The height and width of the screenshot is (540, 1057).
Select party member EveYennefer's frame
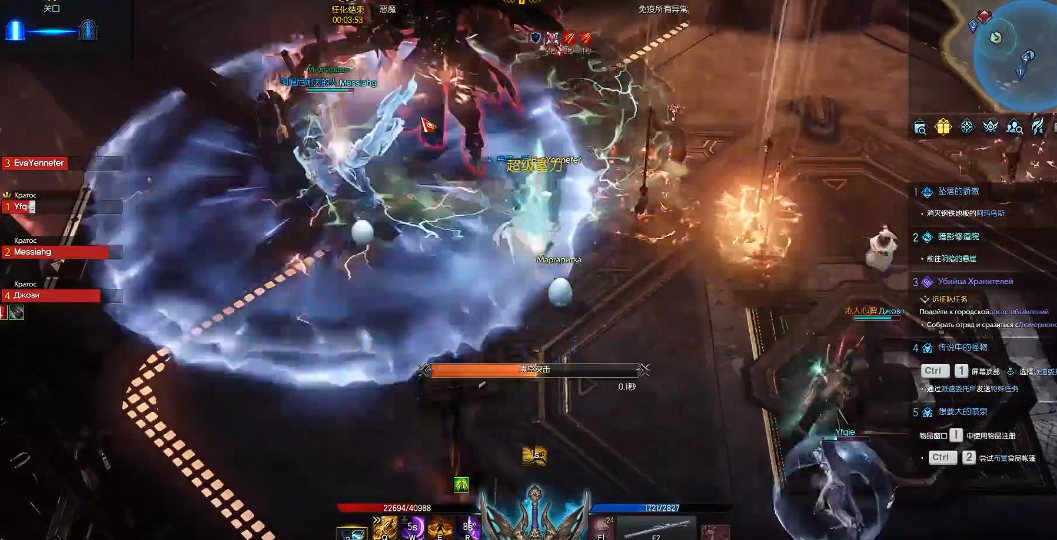[60, 163]
